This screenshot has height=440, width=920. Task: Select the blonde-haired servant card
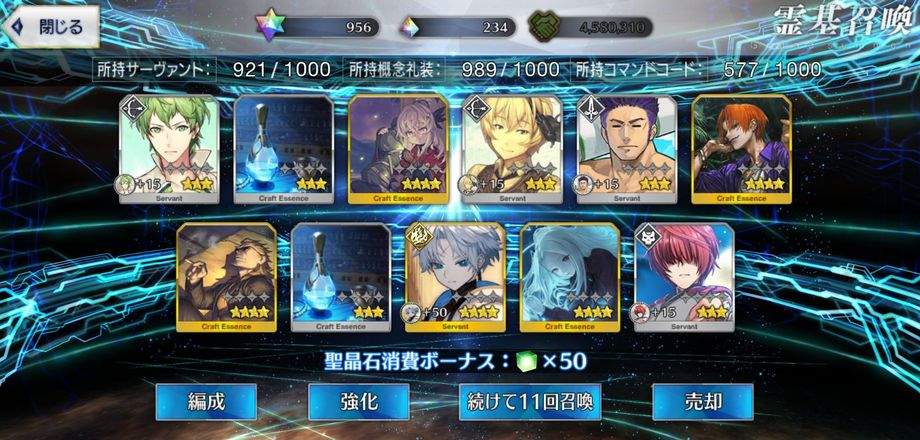point(512,149)
